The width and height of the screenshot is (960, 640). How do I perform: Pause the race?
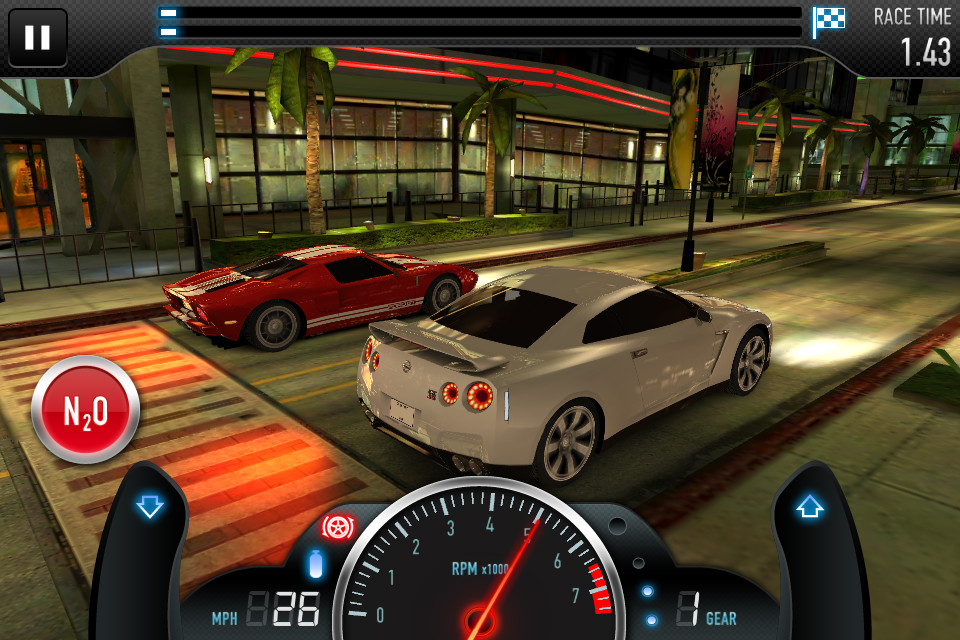tap(38, 38)
